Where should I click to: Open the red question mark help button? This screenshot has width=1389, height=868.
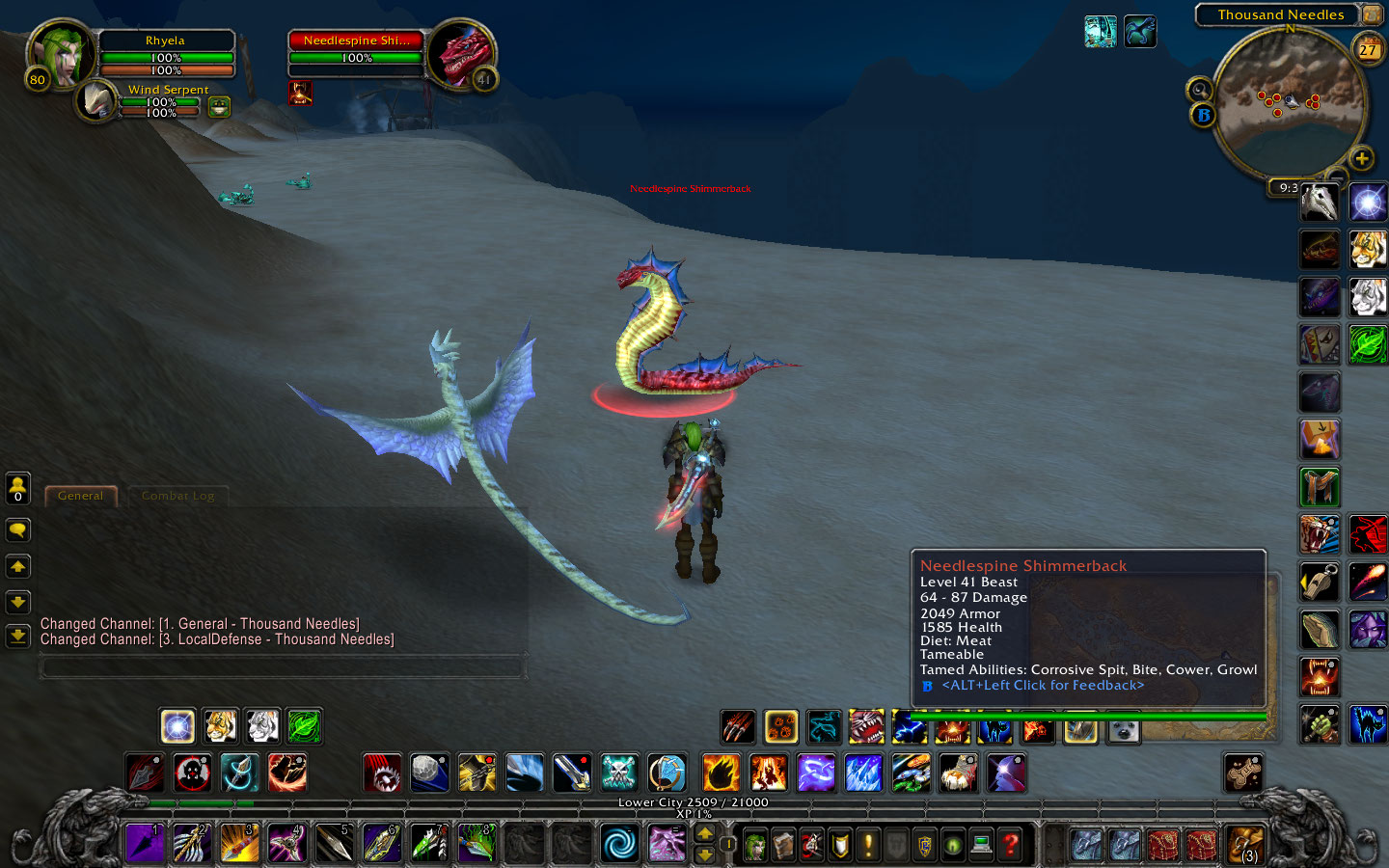1010,846
